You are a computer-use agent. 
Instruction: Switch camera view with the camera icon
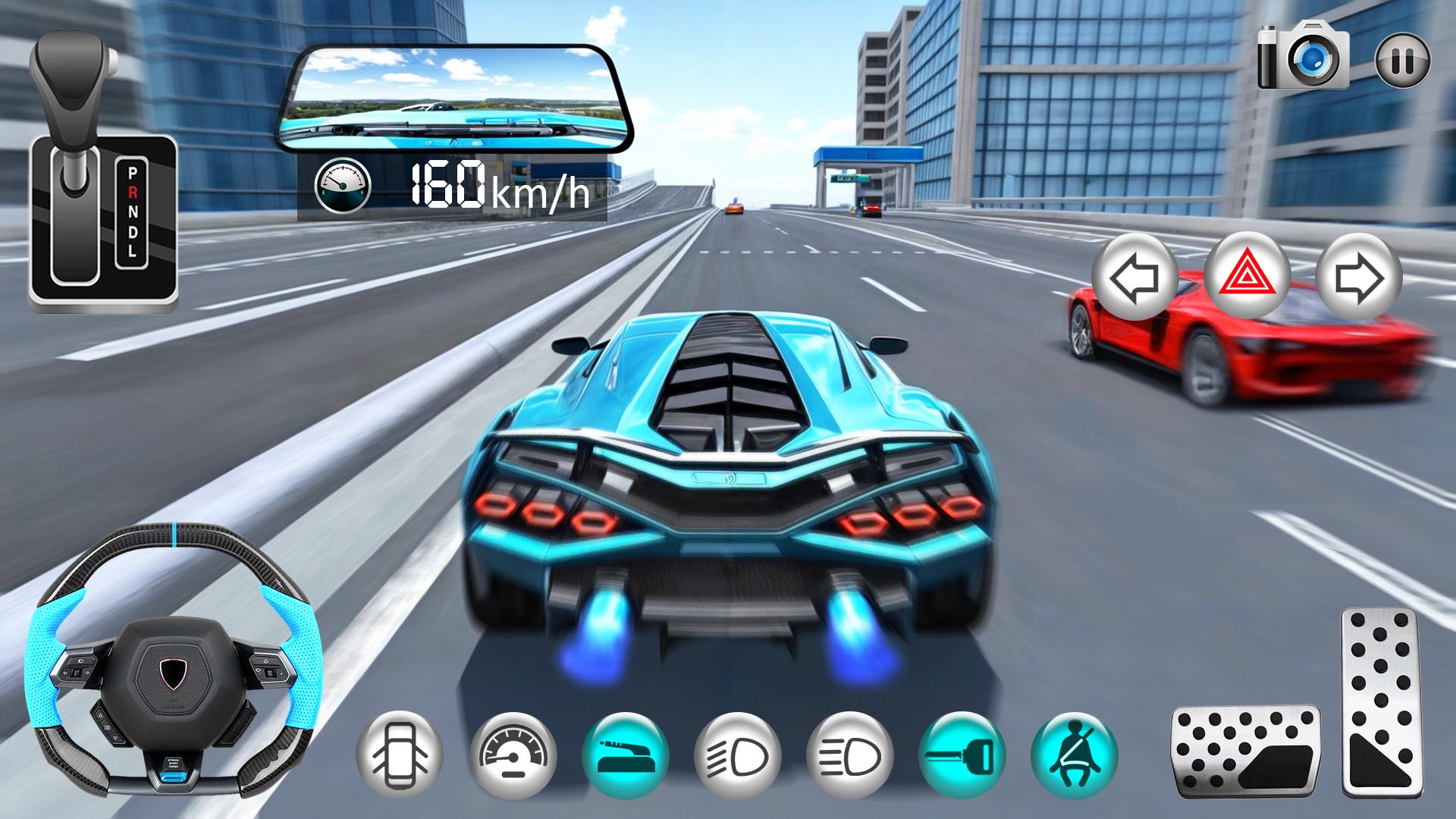coord(1304,56)
